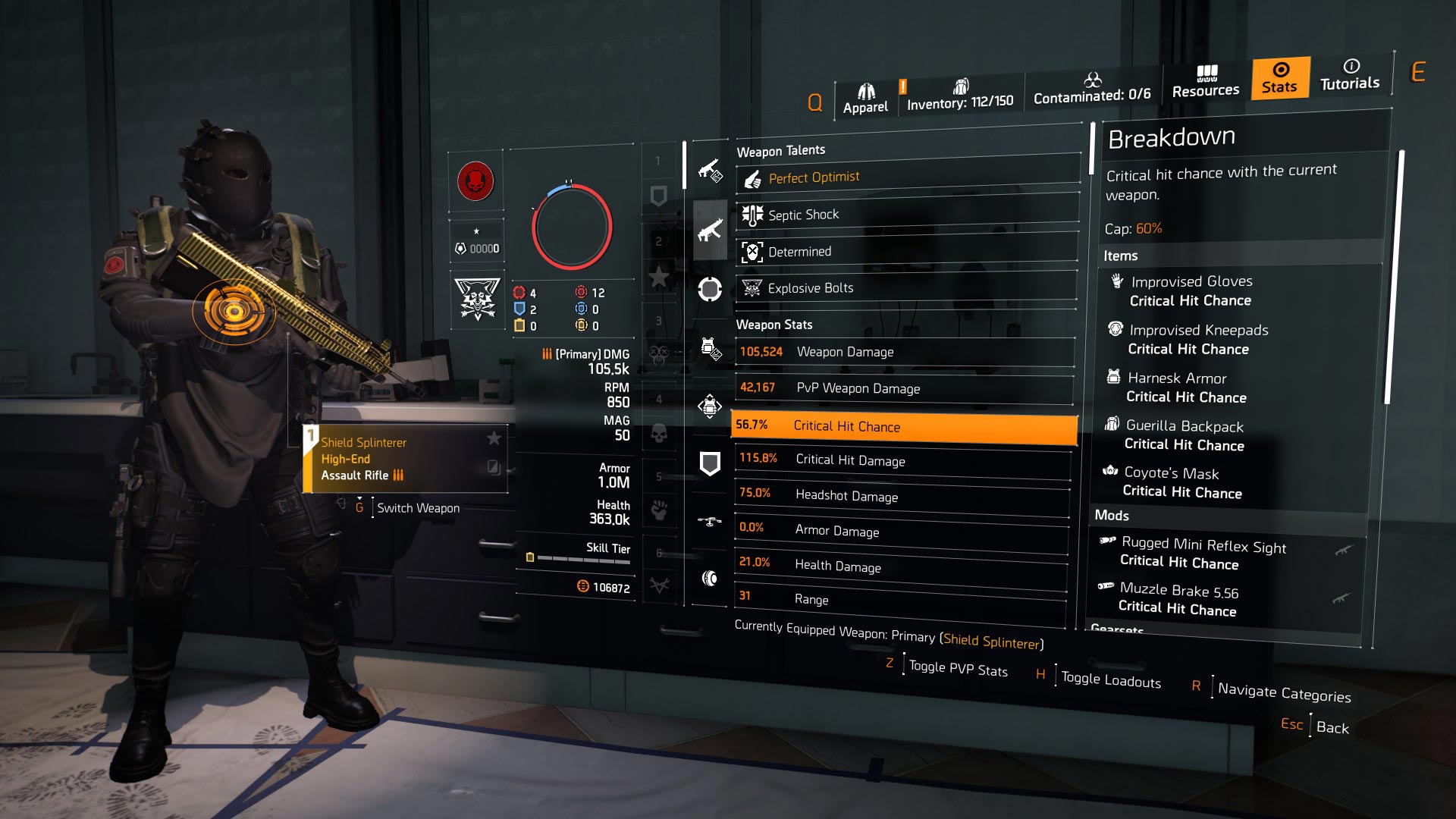View the Critical Hit Damage stat
1456x819 pixels.
pyautogui.click(x=902, y=460)
